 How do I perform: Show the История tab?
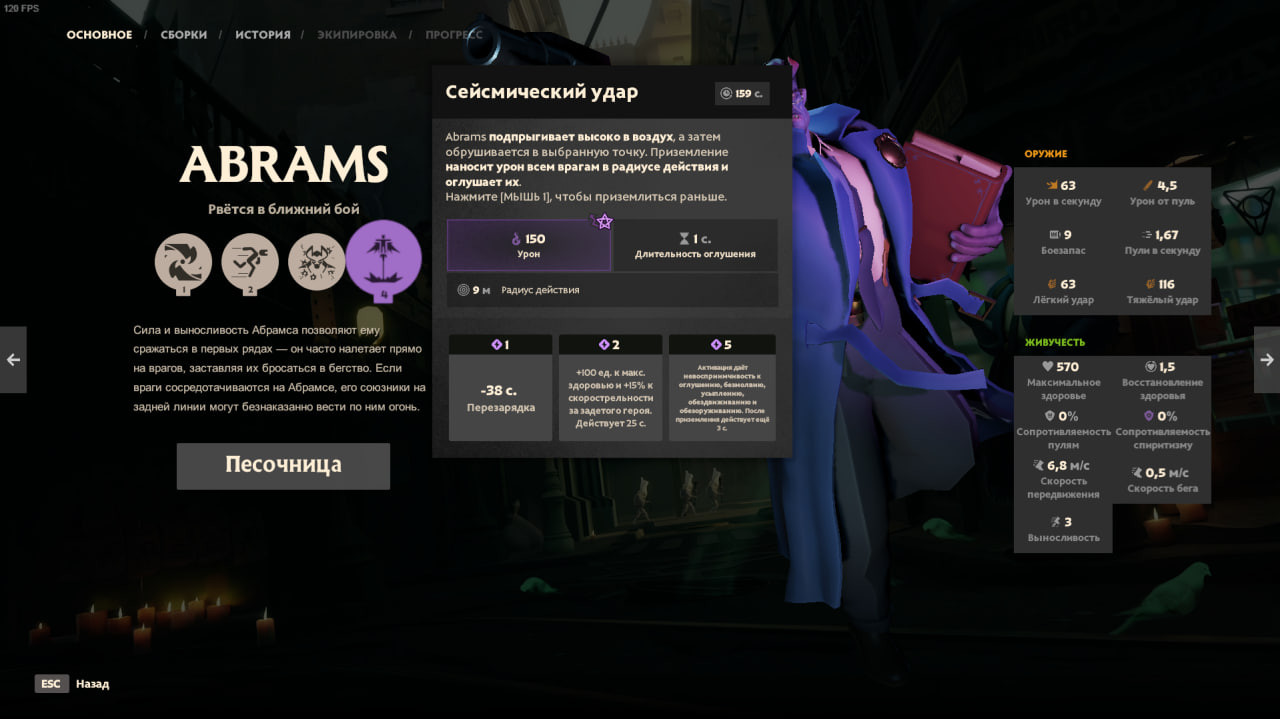pyautogui.click(x=263, y=35)
